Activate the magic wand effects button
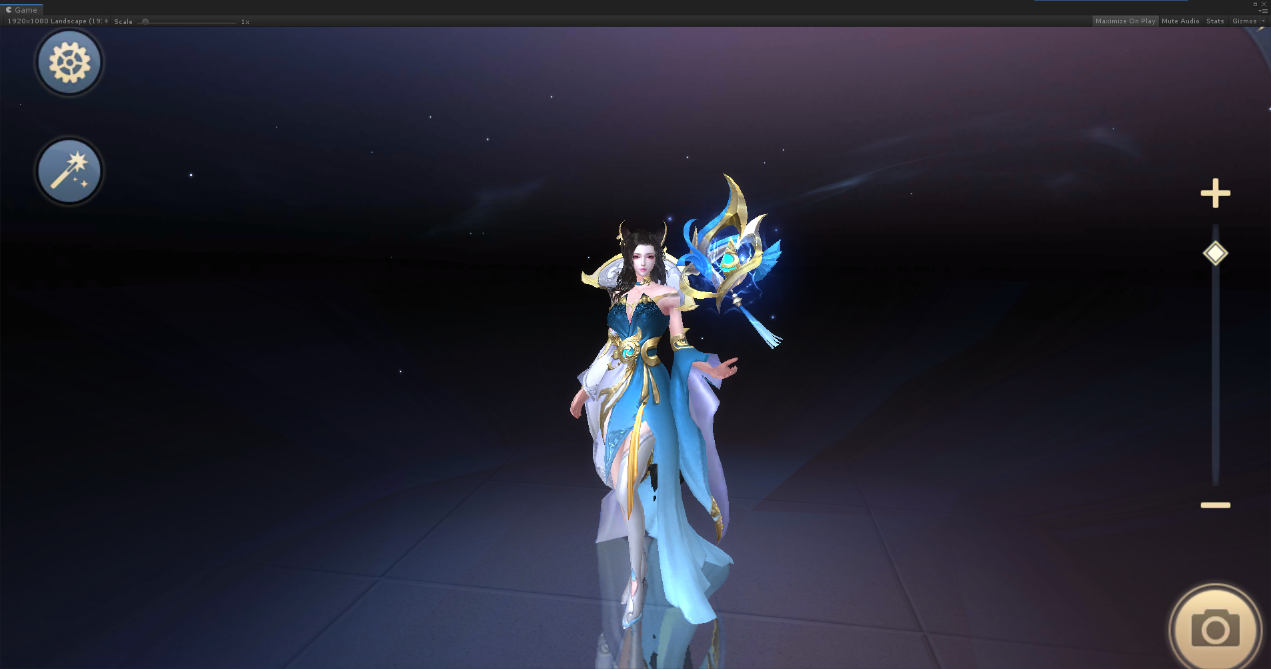 pyautogui.click(x=69, y=171)
